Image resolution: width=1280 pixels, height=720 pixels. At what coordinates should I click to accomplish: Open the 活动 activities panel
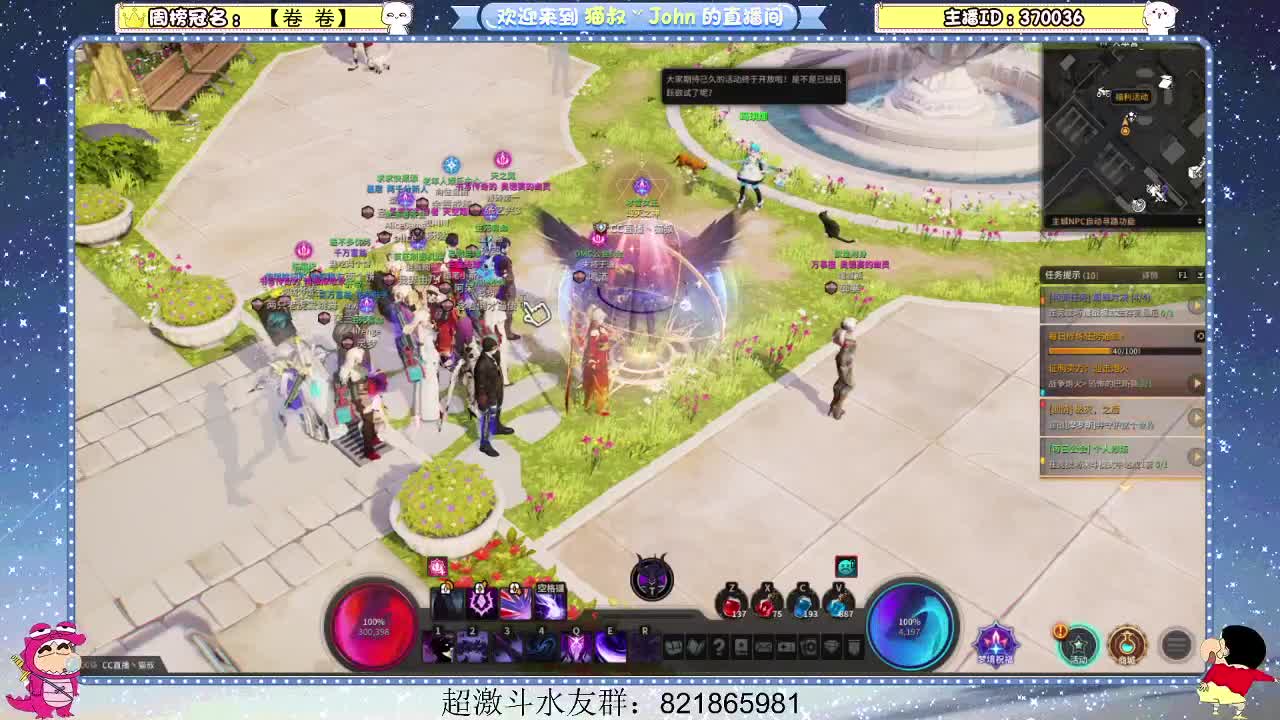click(x=1079, y=643)
